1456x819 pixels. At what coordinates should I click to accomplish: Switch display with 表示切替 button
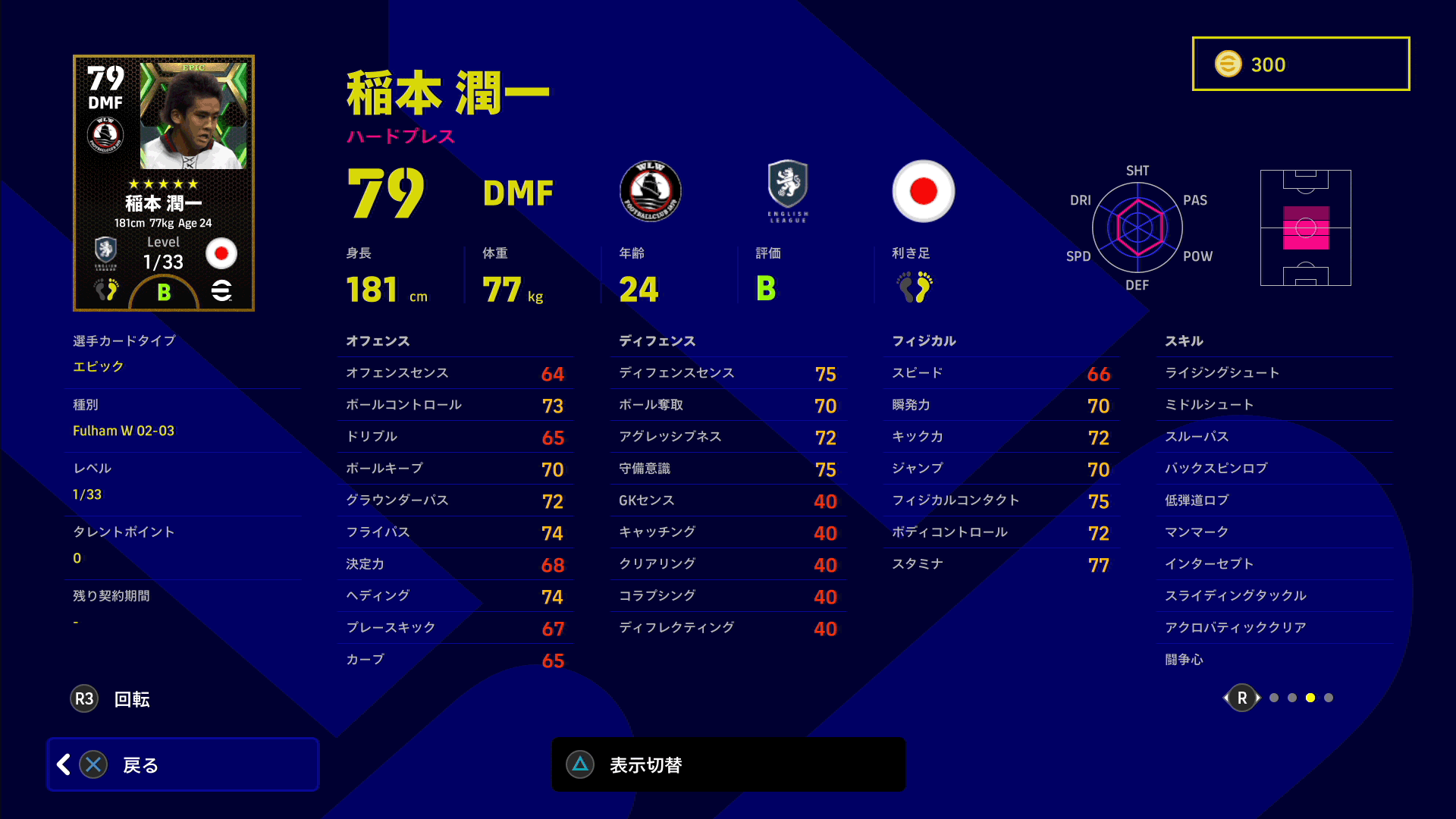click(x=728, y=764)
